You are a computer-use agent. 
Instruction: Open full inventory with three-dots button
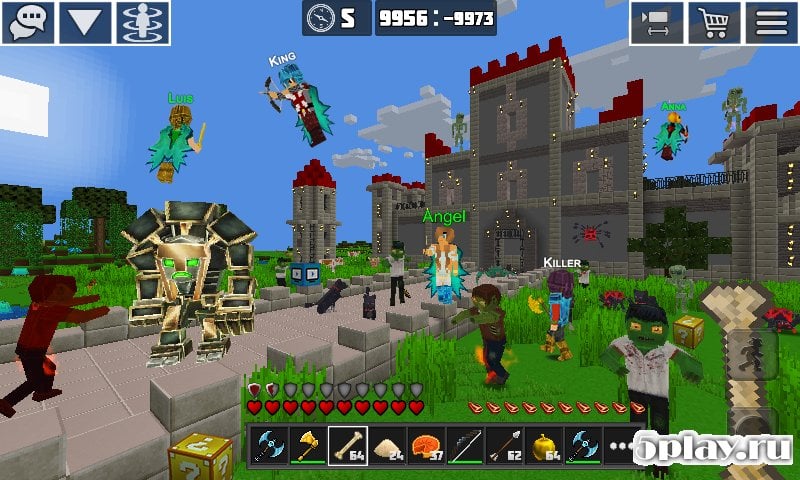point(620,443)
